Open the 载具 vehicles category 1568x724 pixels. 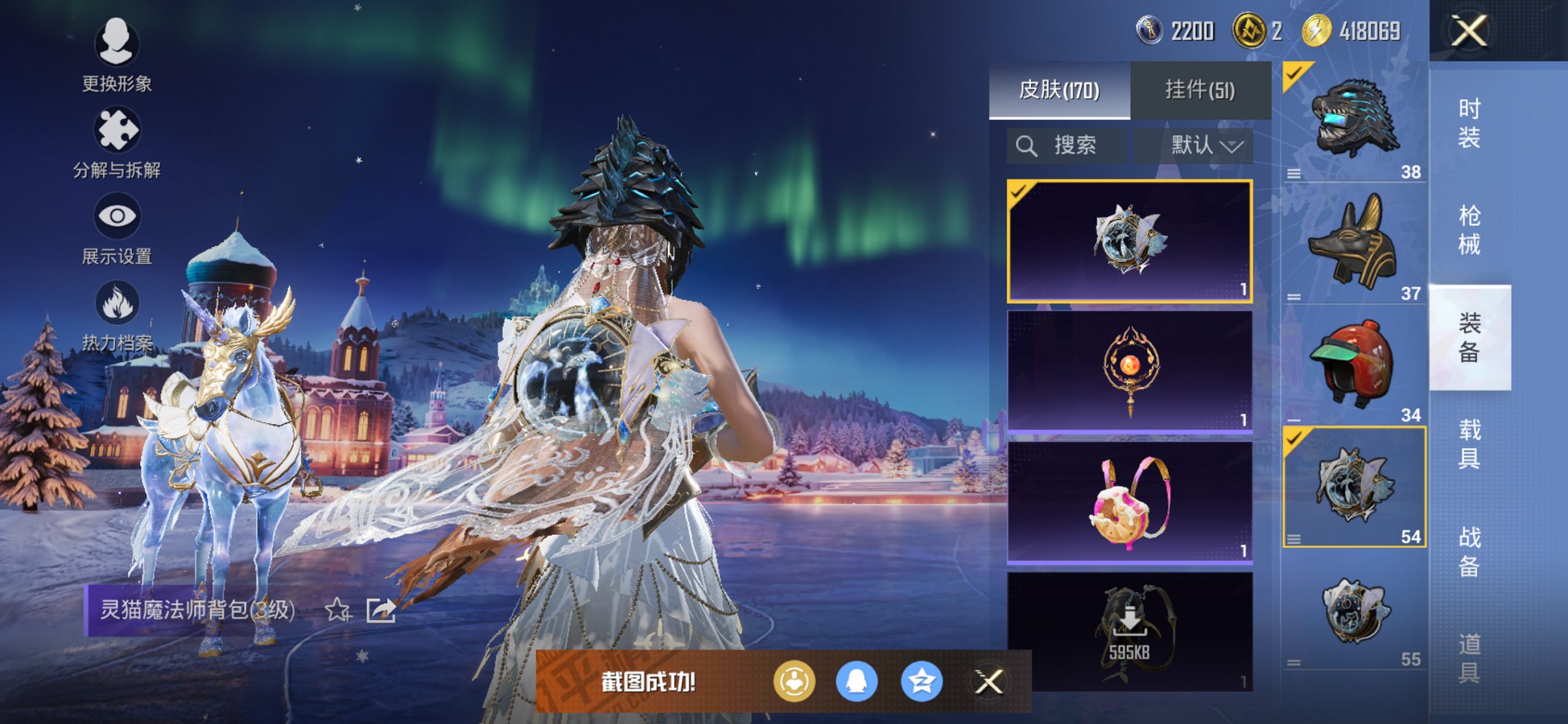1469,444
